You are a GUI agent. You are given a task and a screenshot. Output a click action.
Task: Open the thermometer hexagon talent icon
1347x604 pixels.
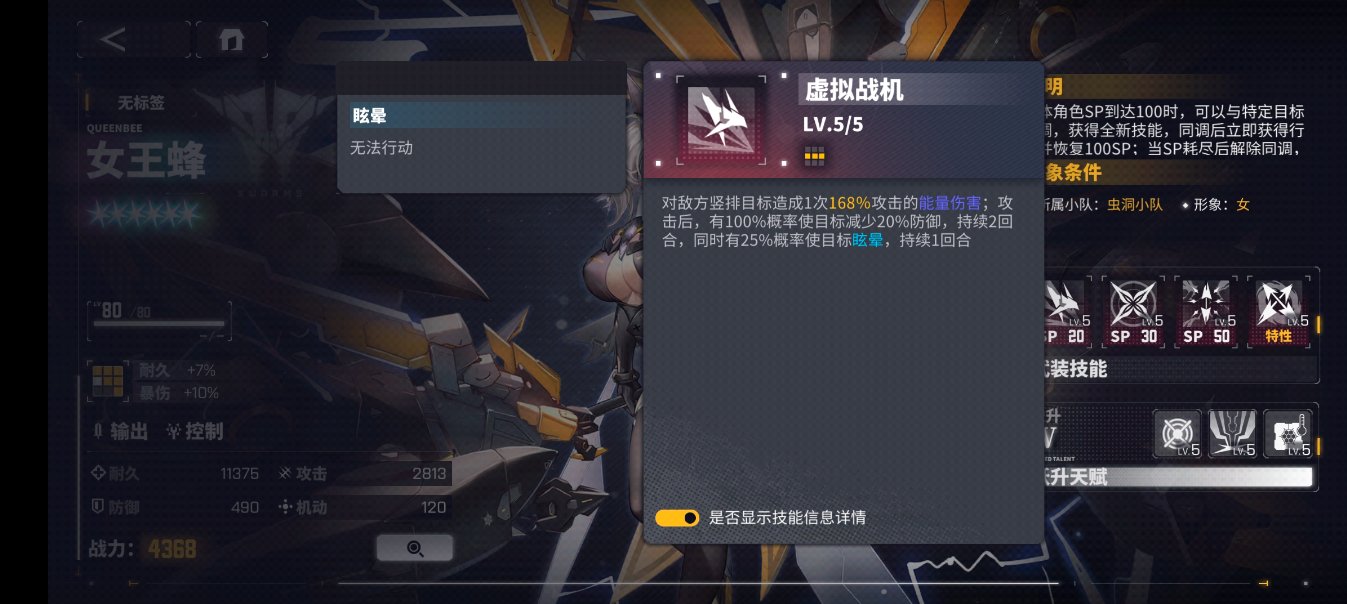pos(1286,434)
